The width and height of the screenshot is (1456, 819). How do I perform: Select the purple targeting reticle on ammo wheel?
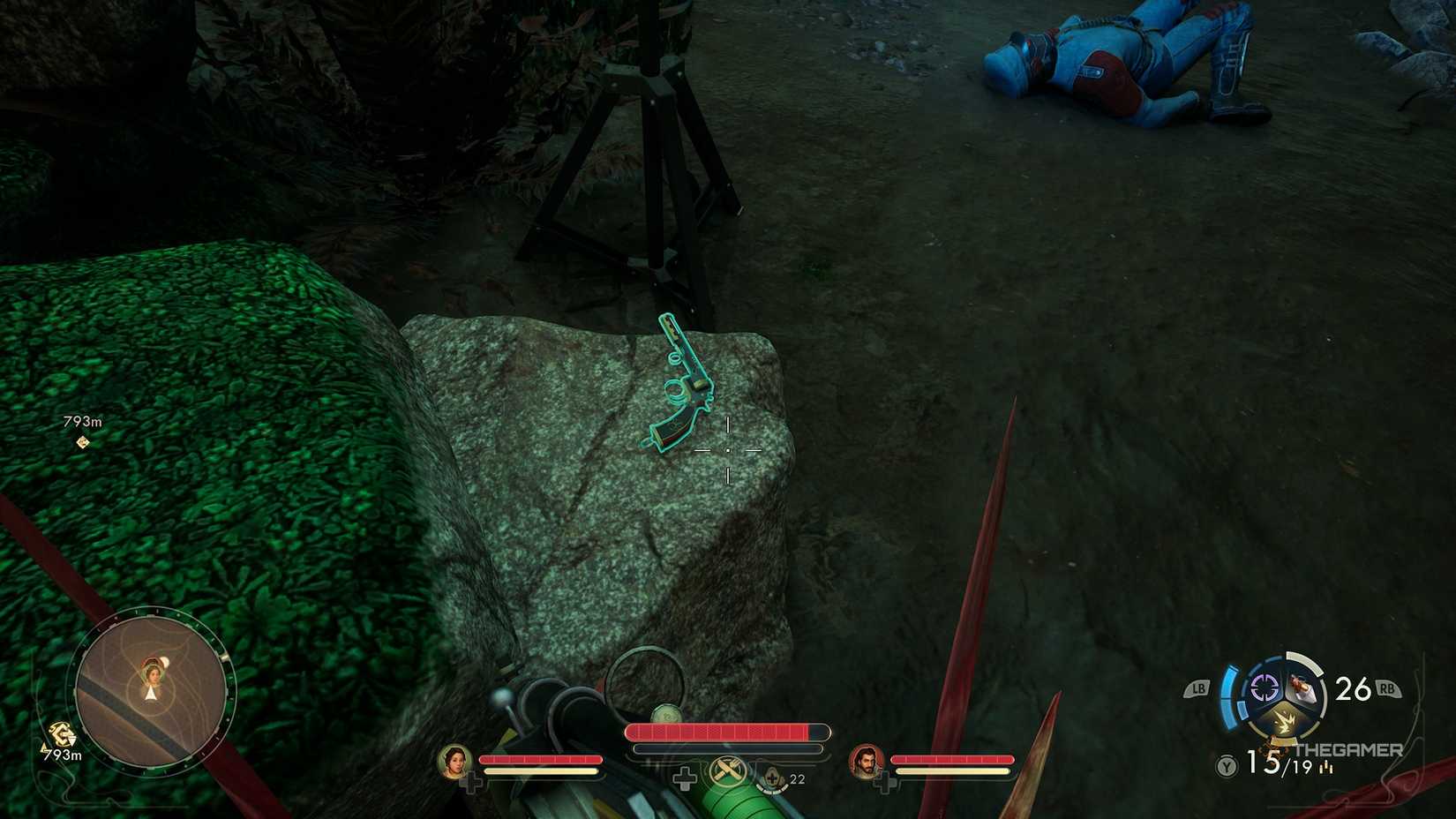(x=1264, y=688)
